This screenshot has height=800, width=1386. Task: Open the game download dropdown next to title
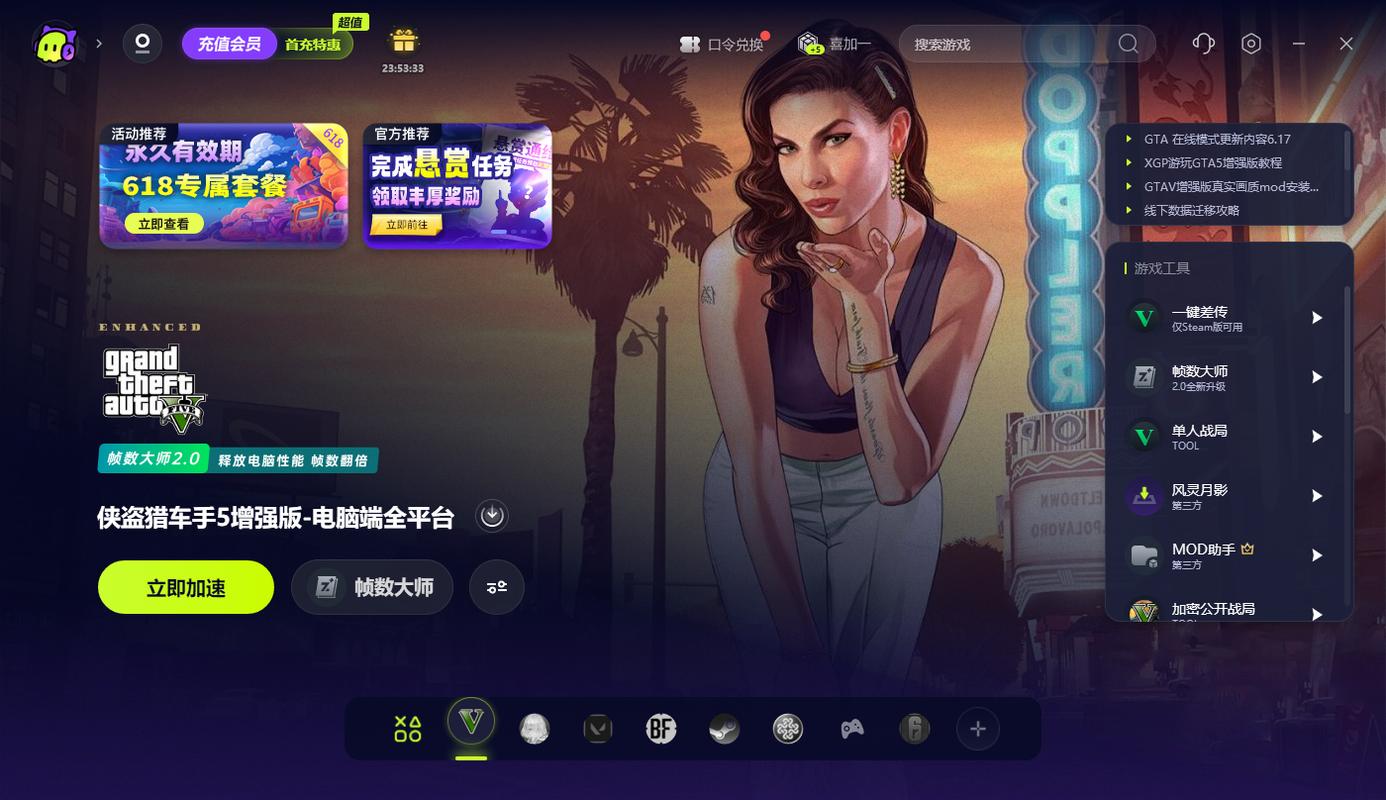[490, 515]
